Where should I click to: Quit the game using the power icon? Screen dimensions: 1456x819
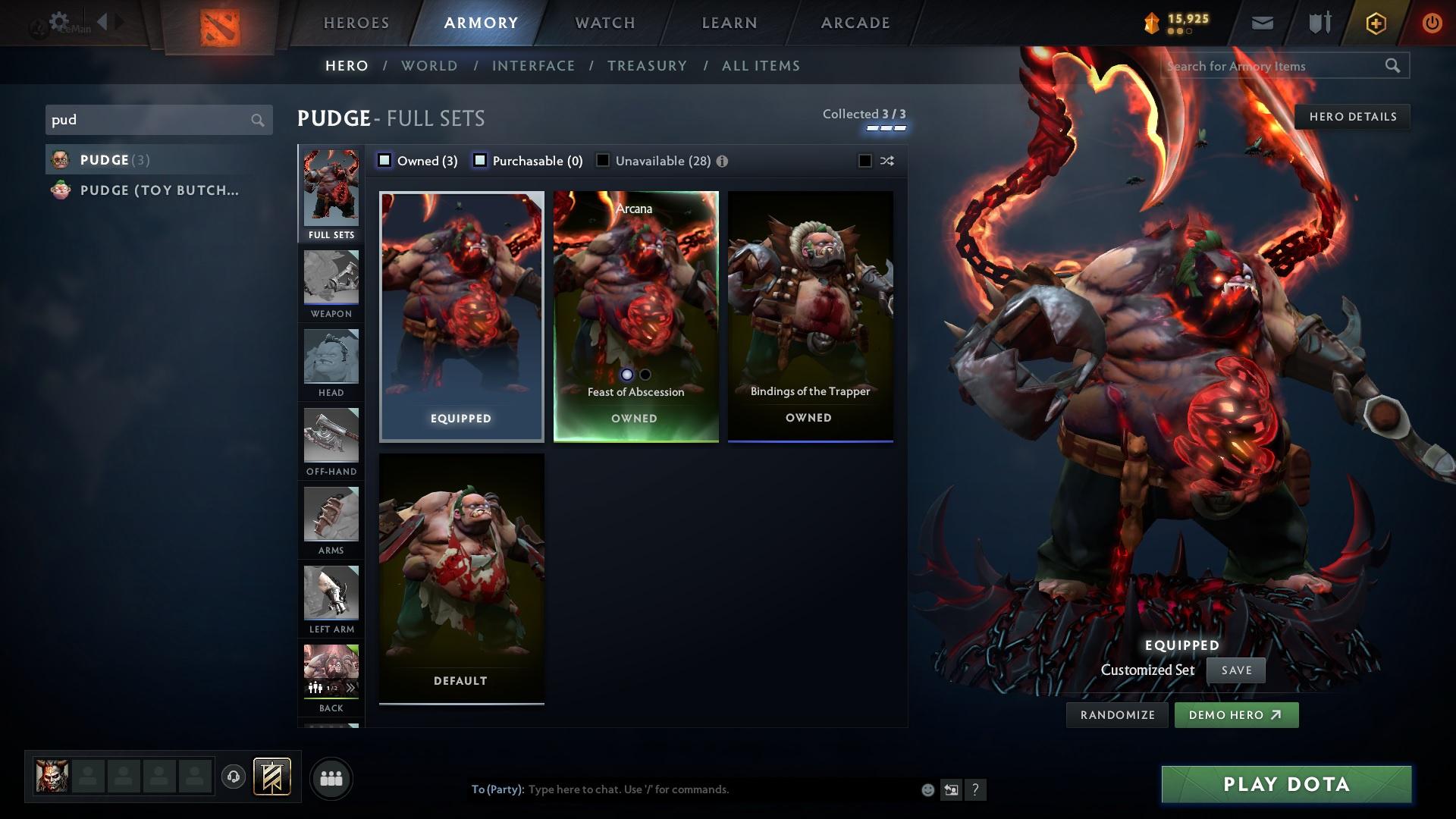(1432, 23)
